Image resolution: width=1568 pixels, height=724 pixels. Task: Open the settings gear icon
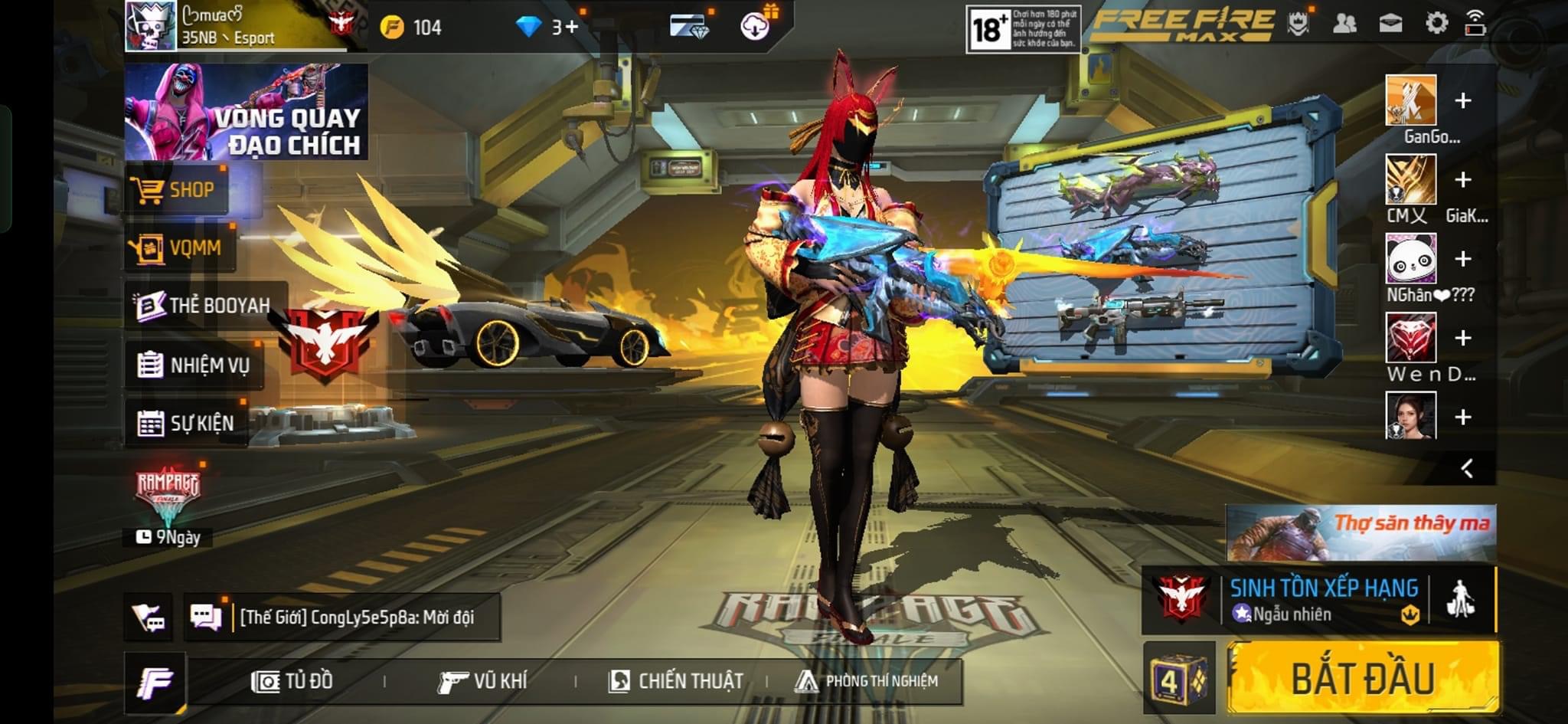tap(1436, 23)
